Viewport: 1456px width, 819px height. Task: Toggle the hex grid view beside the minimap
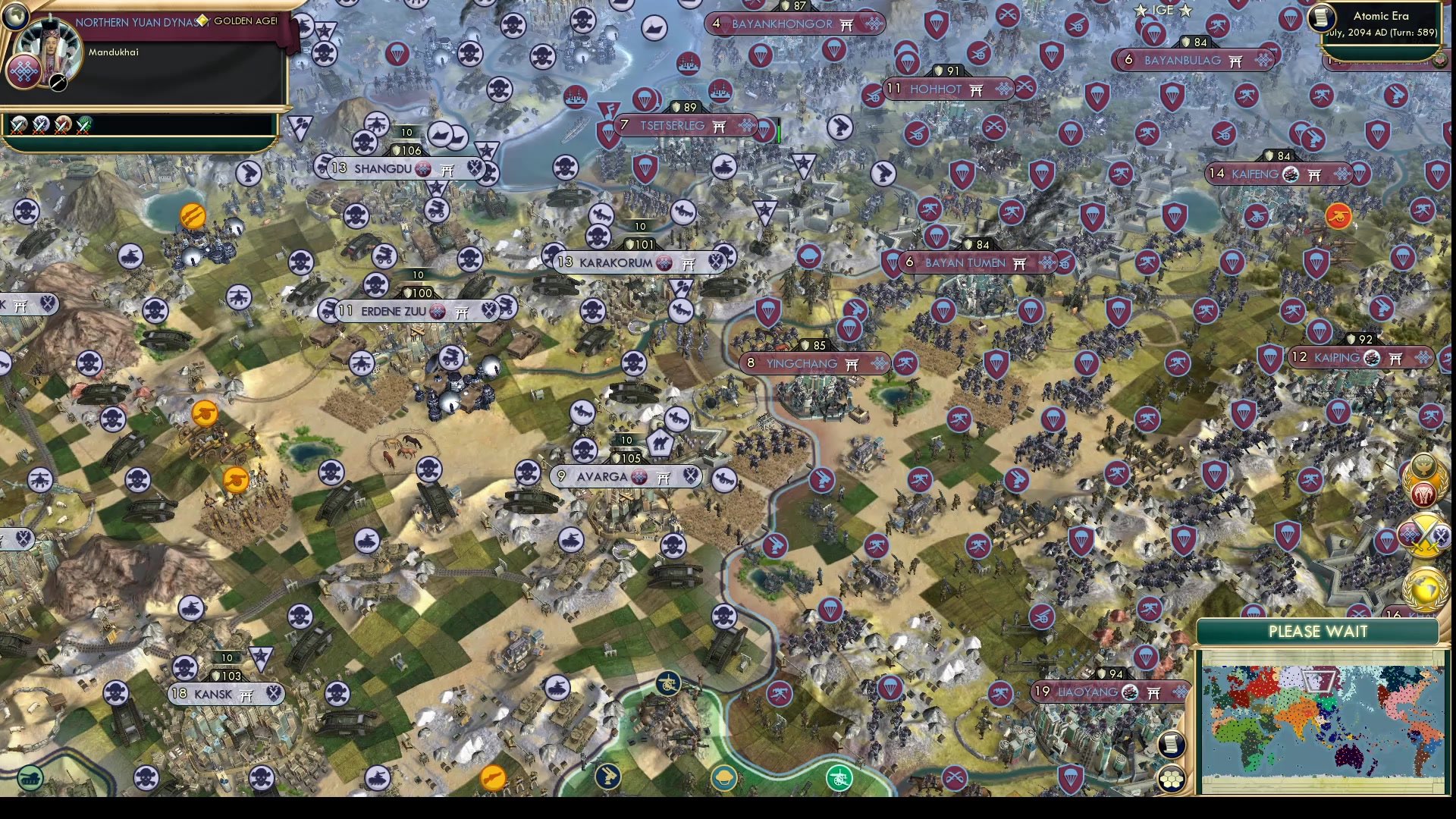pos(1171,777)
